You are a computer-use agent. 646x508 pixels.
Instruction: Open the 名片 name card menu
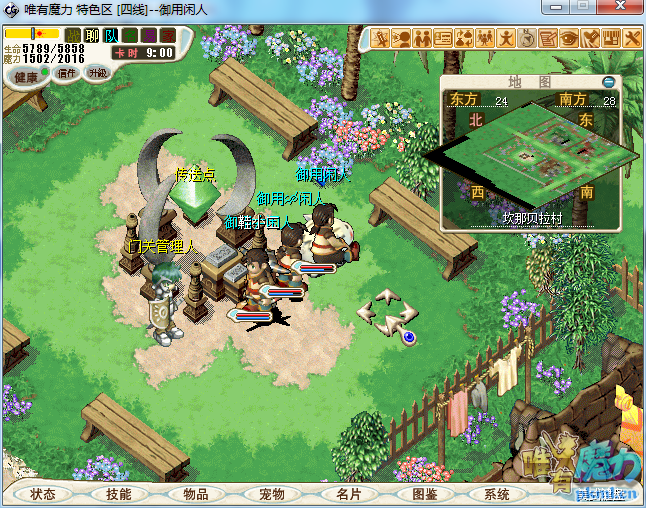coord(349,494)
